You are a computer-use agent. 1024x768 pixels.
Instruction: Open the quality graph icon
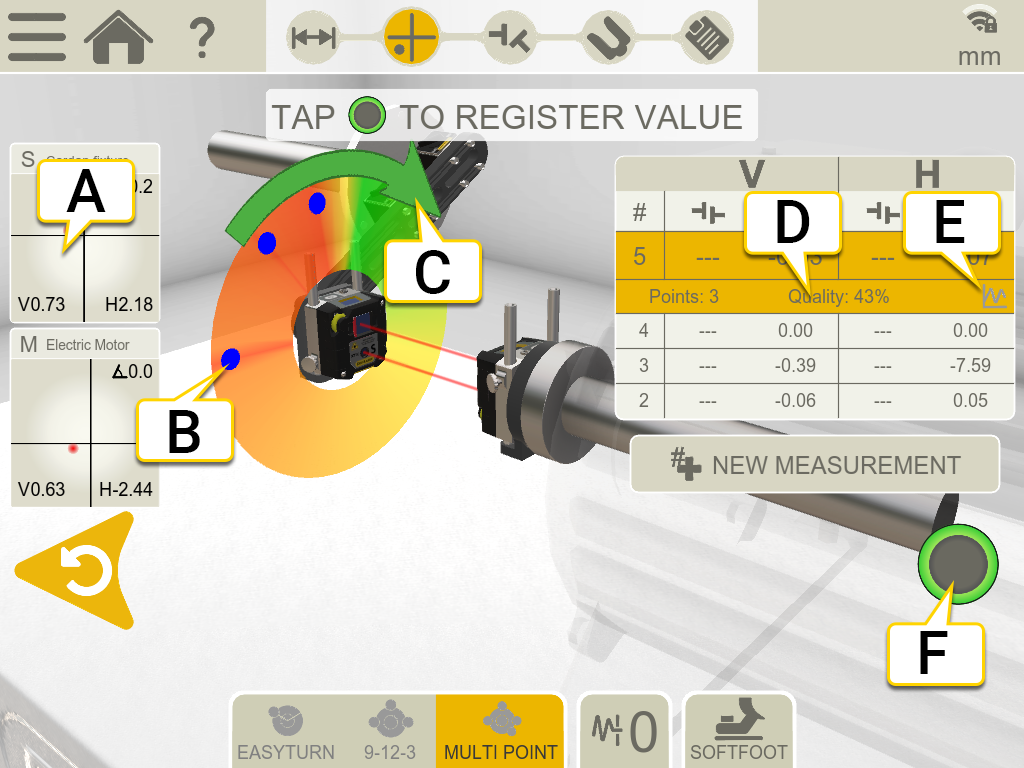tap(993, 296)
